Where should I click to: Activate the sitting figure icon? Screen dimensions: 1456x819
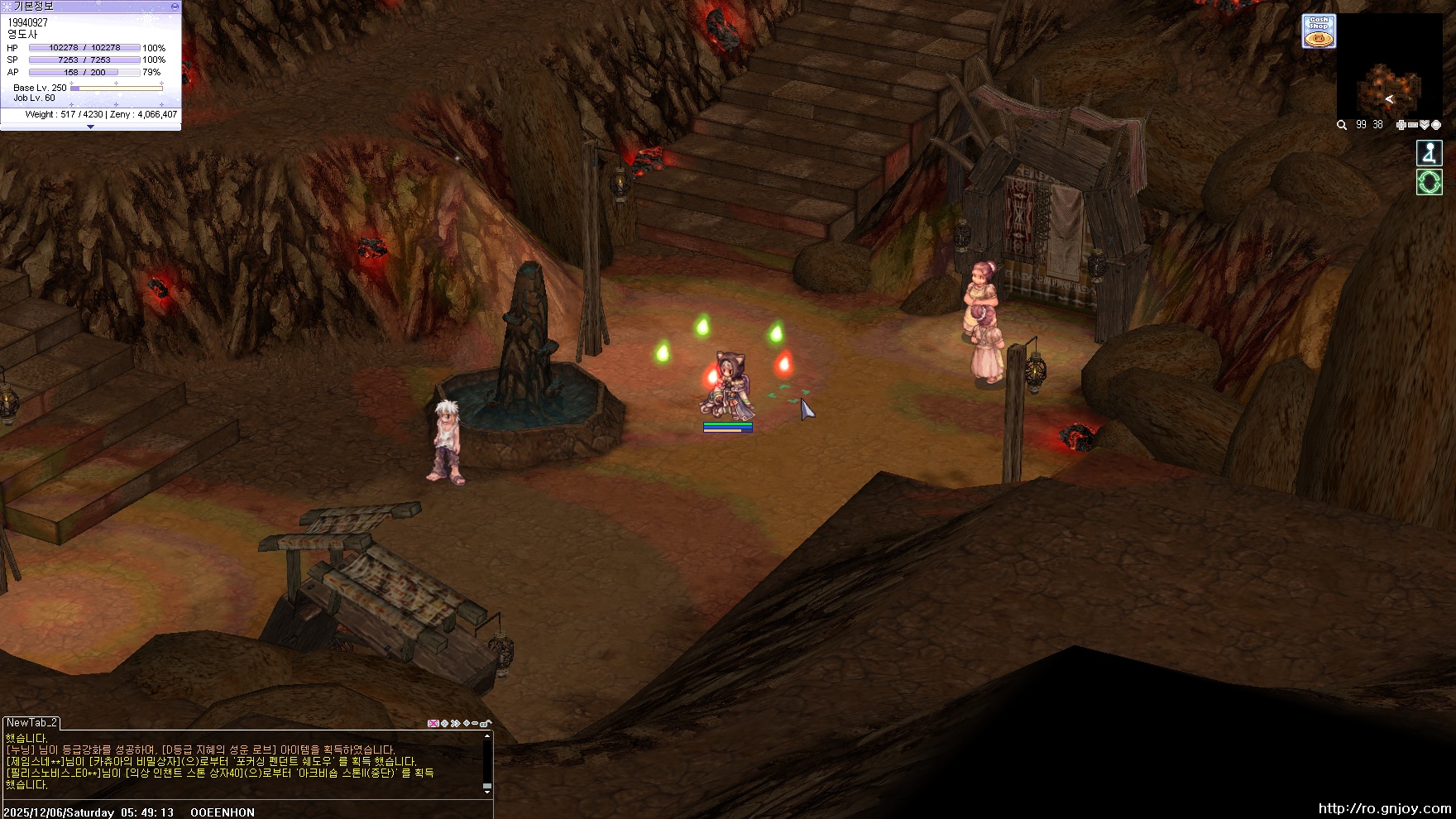(x=1430, y=153)
